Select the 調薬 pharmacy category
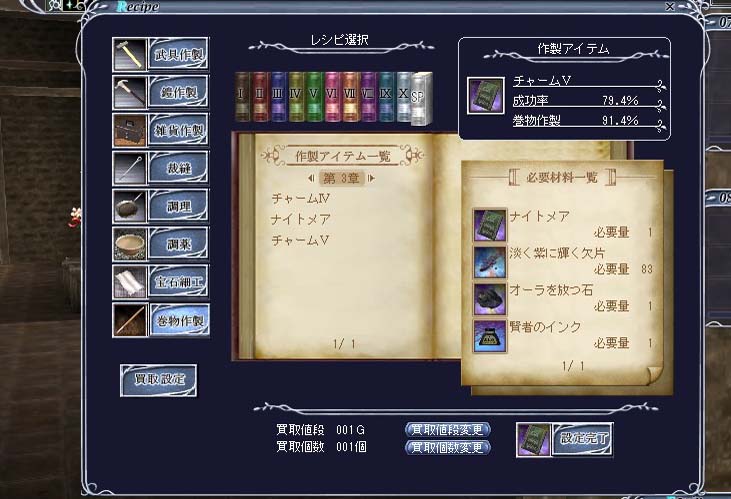Image resolution: width=731 pixels, height=499 pixels. [x=177, y=244]
